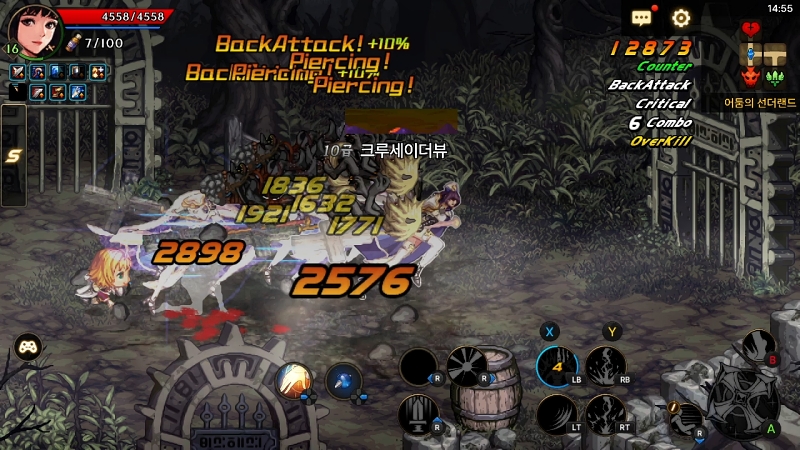This screenshot has height=450, width=800.
Task: Activate the radial fan skill over the barrel
Action: click(x=465, y=366)
